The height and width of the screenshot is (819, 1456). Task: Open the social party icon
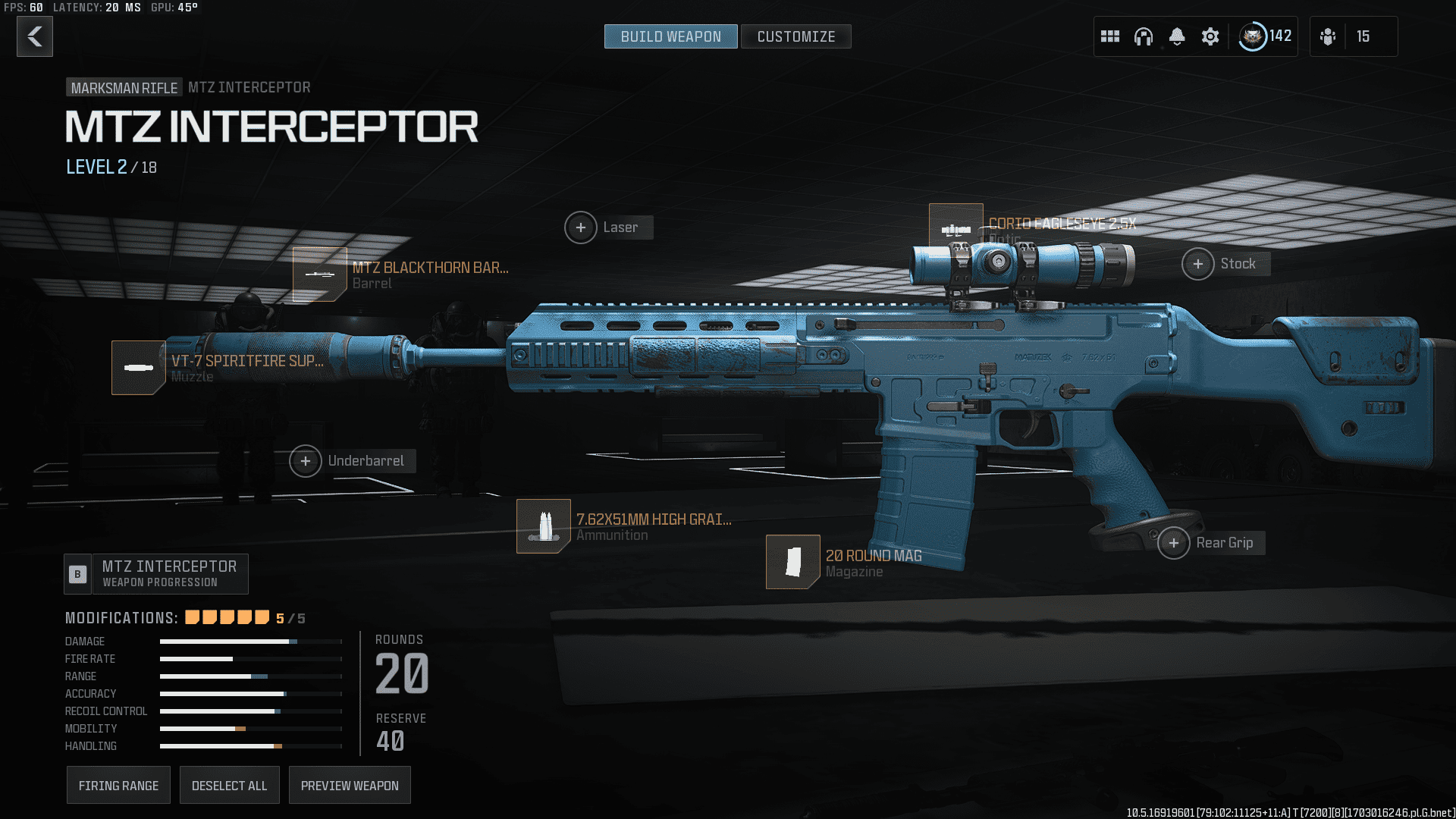(x=1328, y=36)
